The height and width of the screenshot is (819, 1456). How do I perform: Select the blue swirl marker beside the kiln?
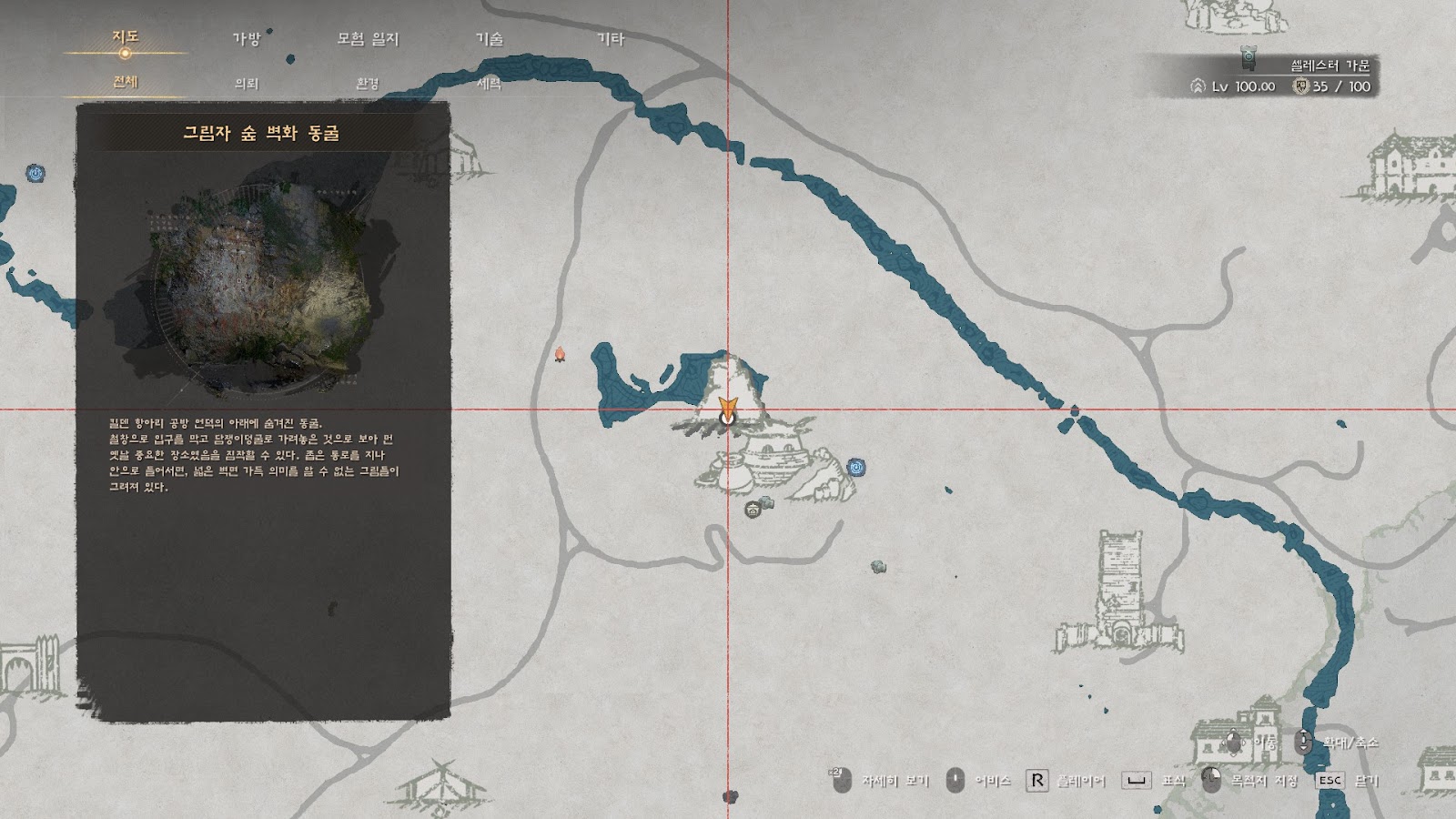tap(855, 468)
